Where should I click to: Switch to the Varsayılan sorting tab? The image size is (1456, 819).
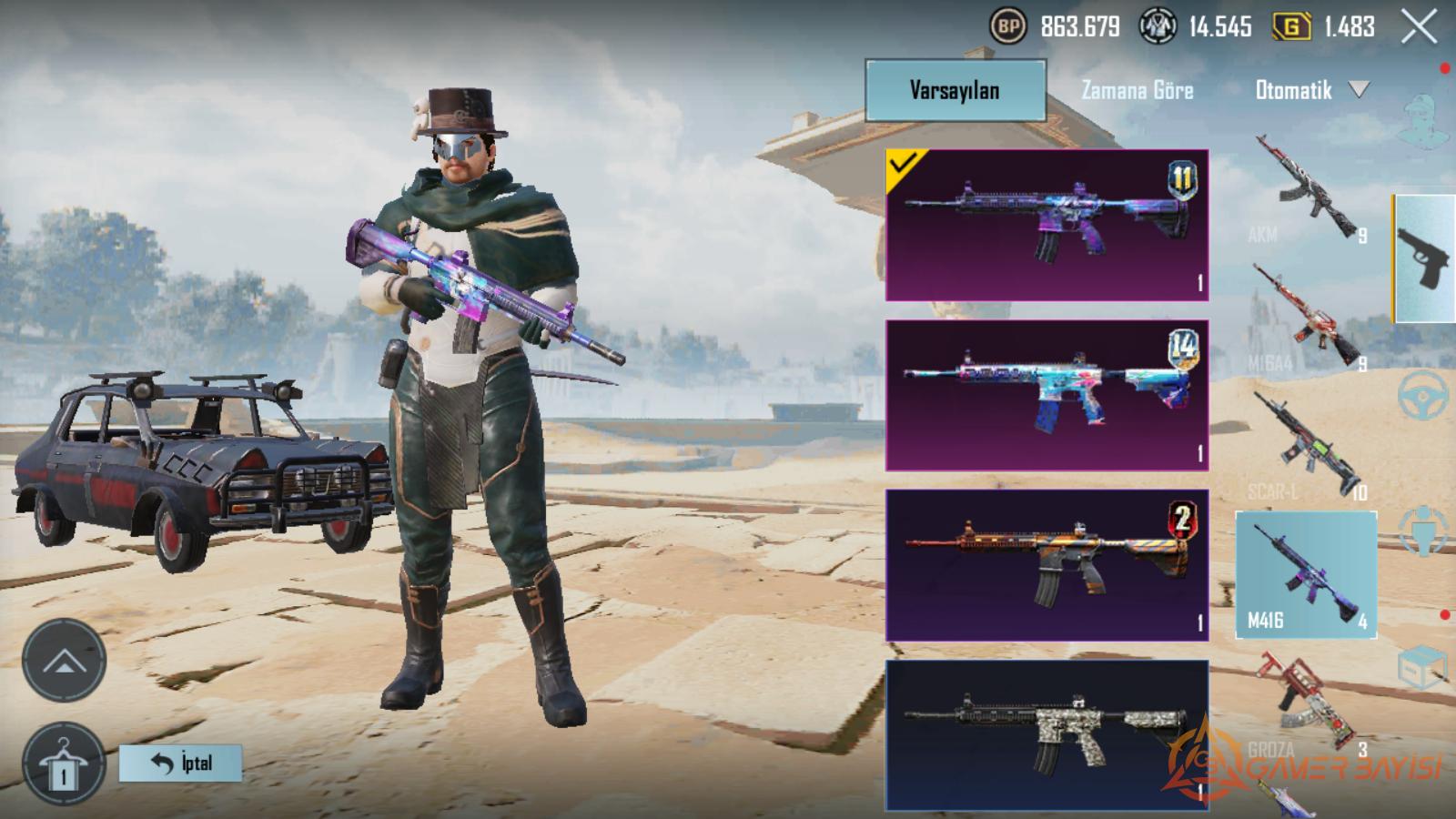click(x=955, y=90)
